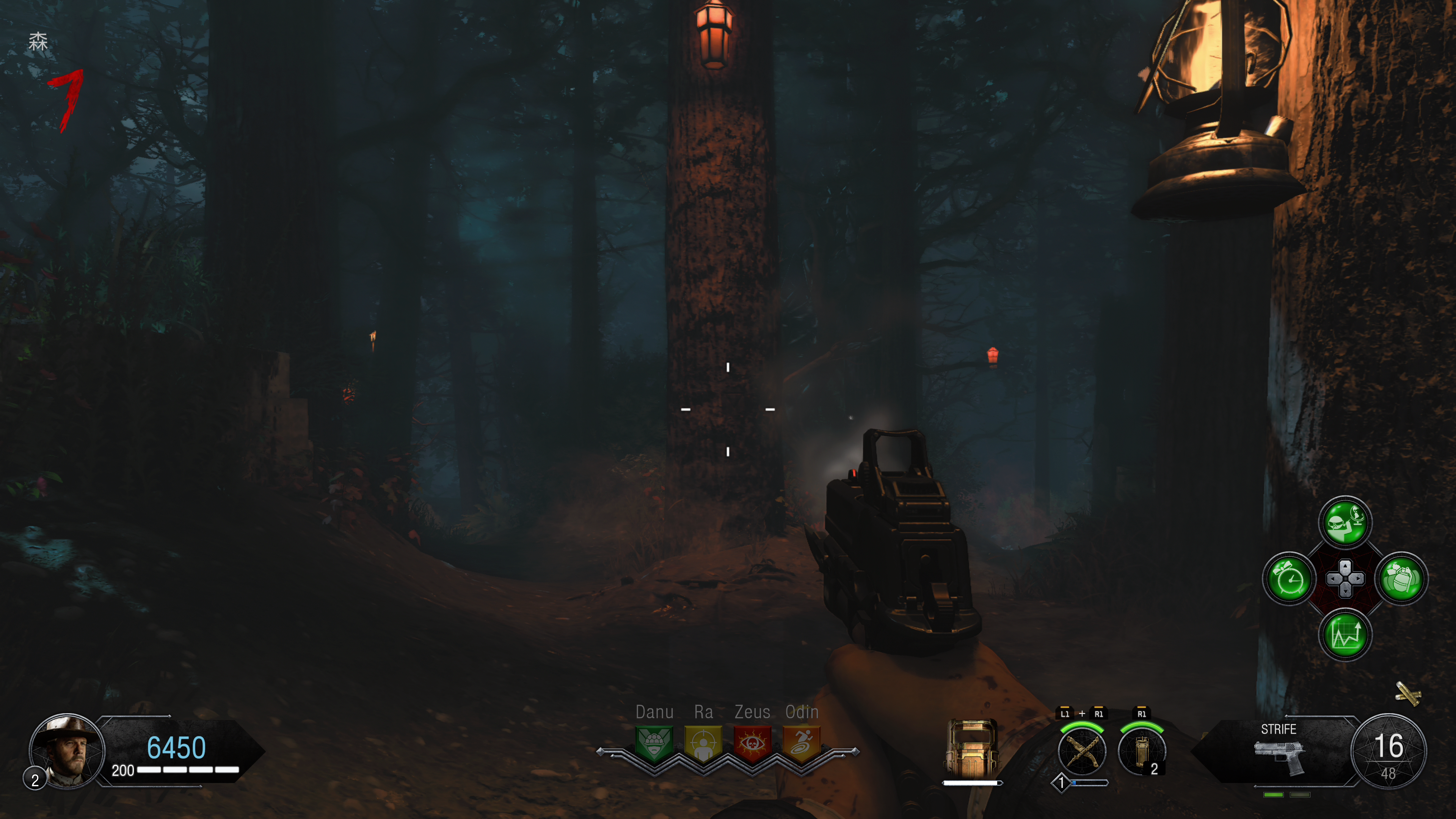Choose the Odin running man perk
The image size is (1456, 819).
[802, 743]
